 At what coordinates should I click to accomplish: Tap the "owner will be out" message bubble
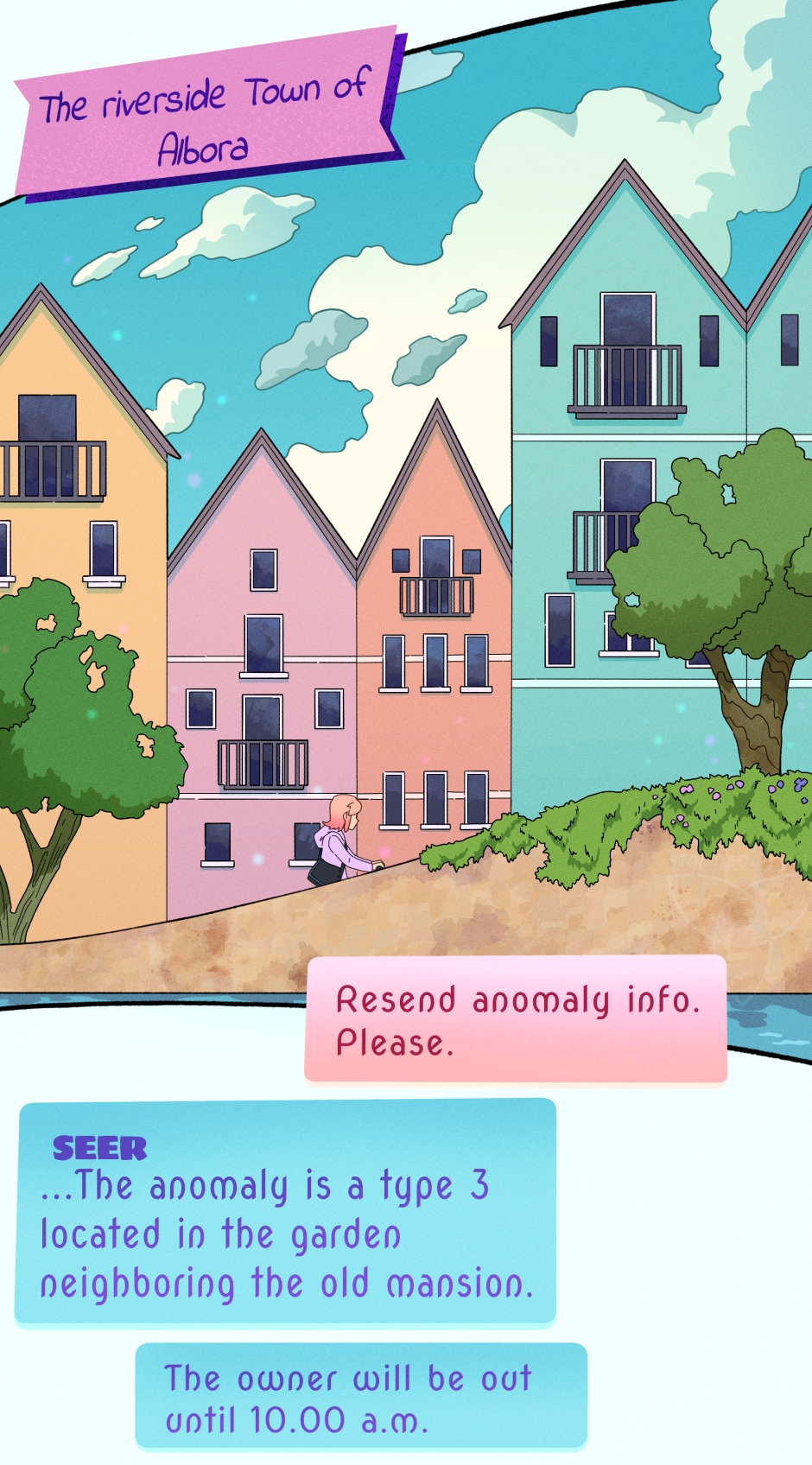pyautogui.click(x=361, y=1396)
